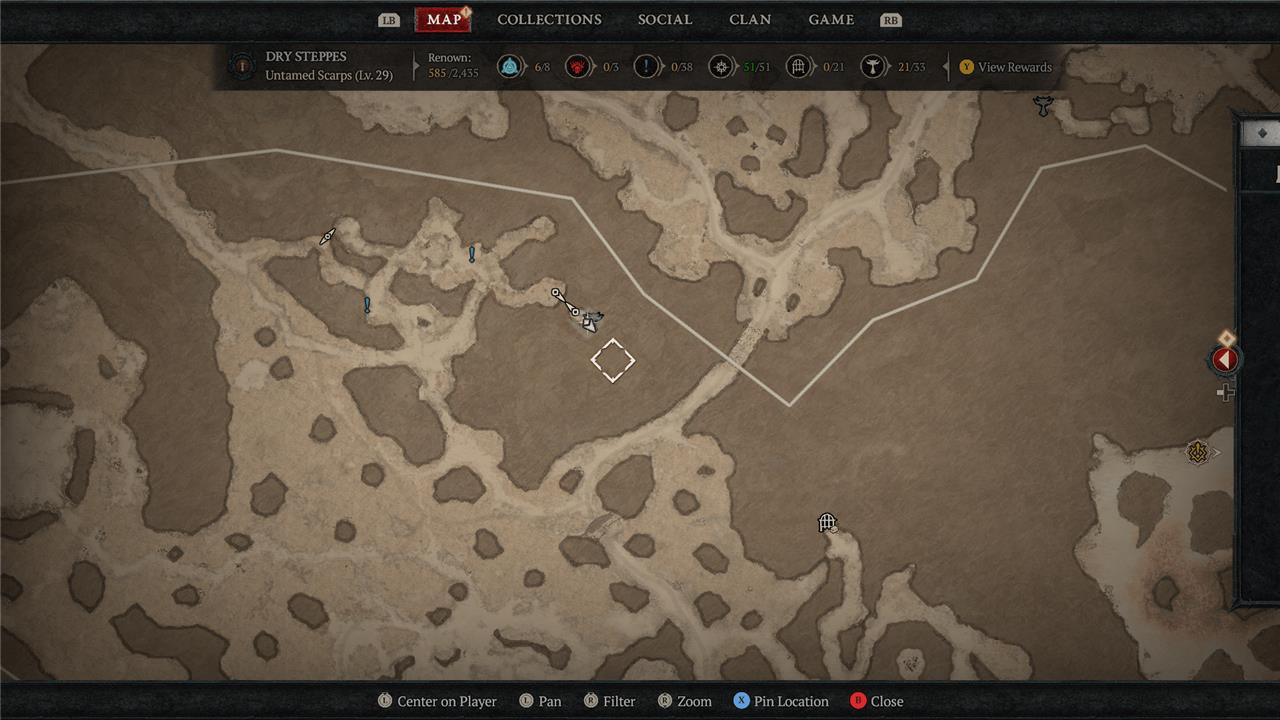Select the horned altar marker on the map
Viewport: 1280px width, 720px height.
[1043, 105]
